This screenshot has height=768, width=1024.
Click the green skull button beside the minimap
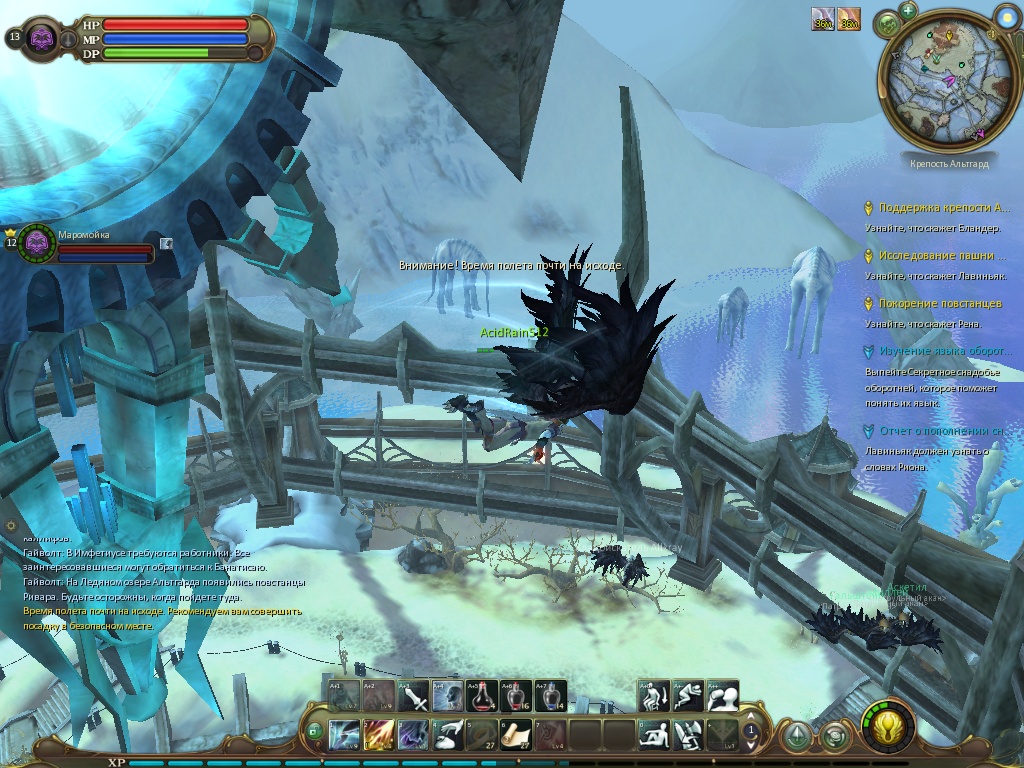[x=887, y=23]
